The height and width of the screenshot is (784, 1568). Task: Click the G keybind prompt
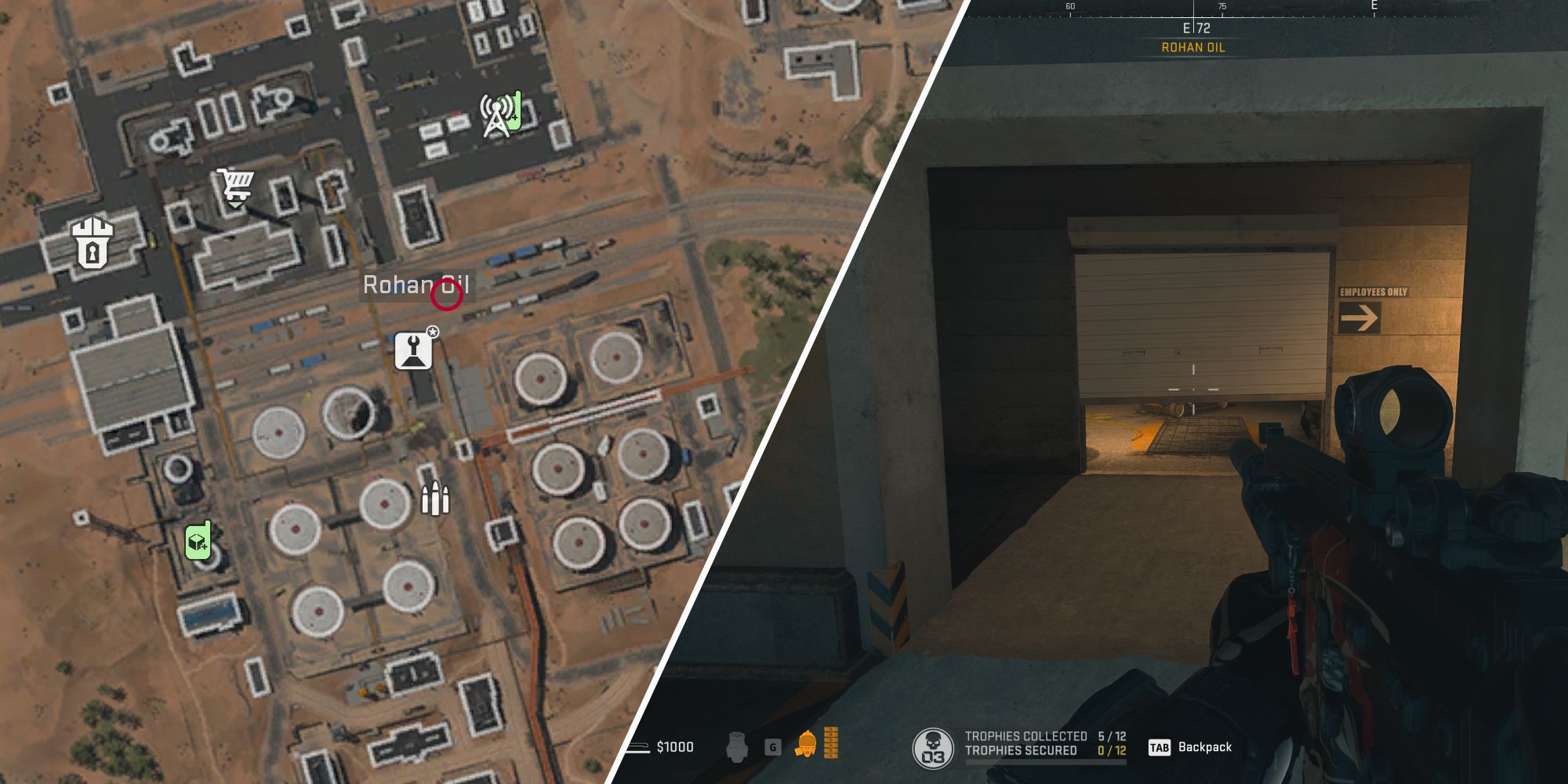click(771, 747)
